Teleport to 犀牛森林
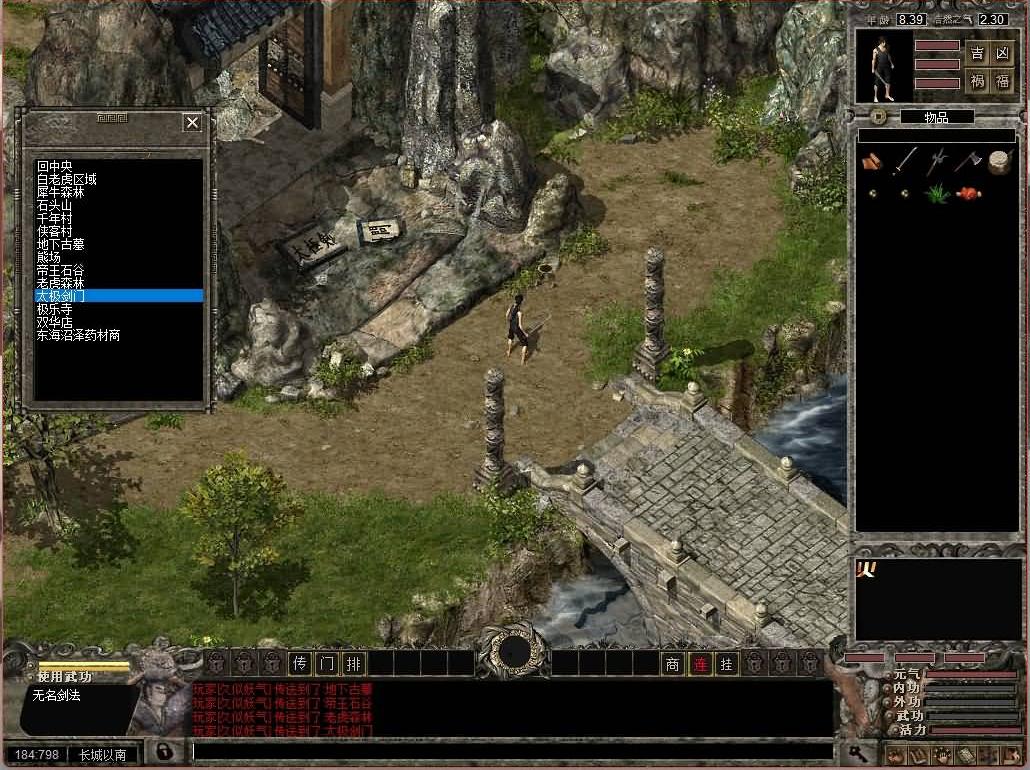Screen dimensions: 1030x770 62,192
